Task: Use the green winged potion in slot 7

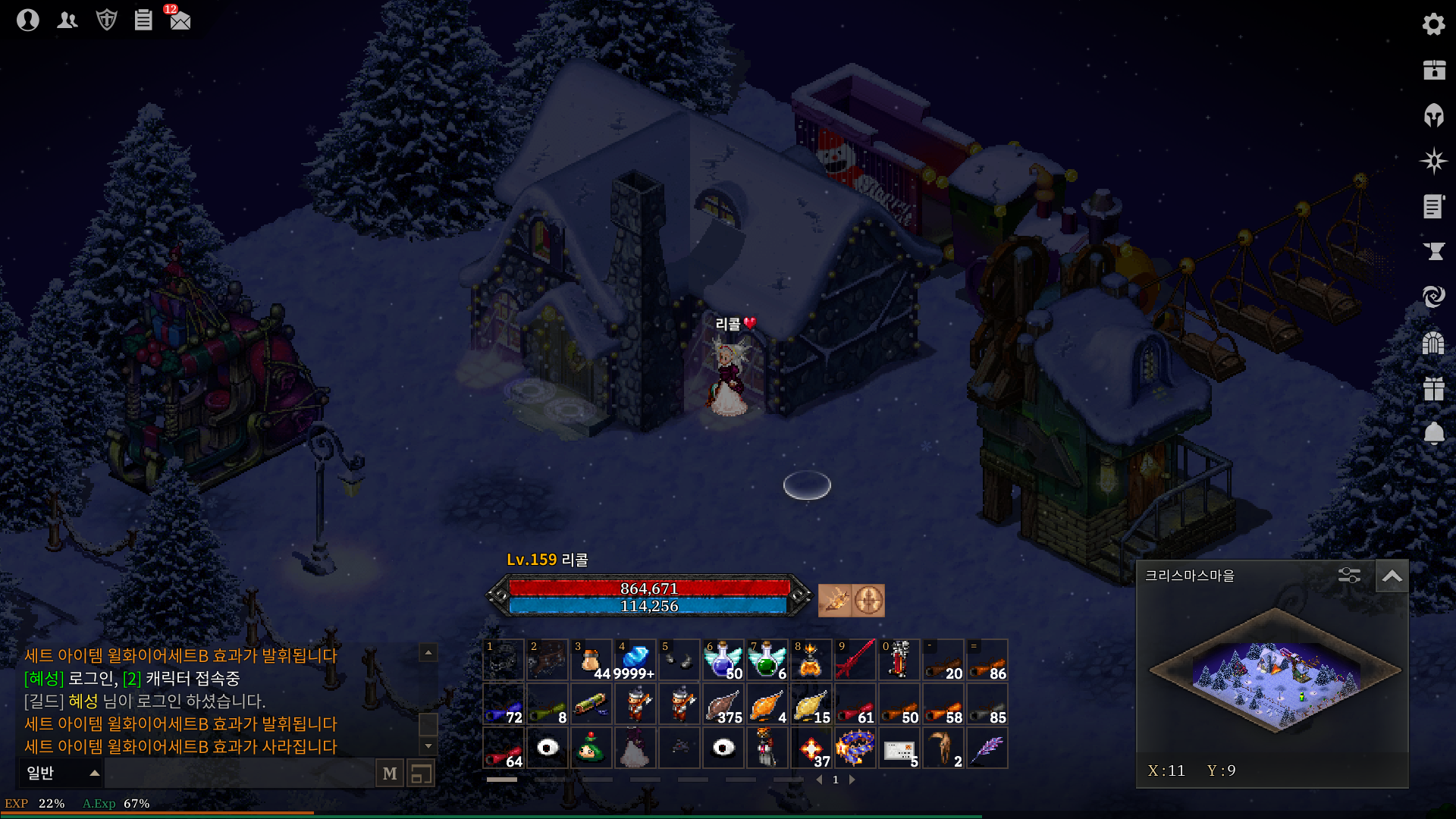Action: 767,660
